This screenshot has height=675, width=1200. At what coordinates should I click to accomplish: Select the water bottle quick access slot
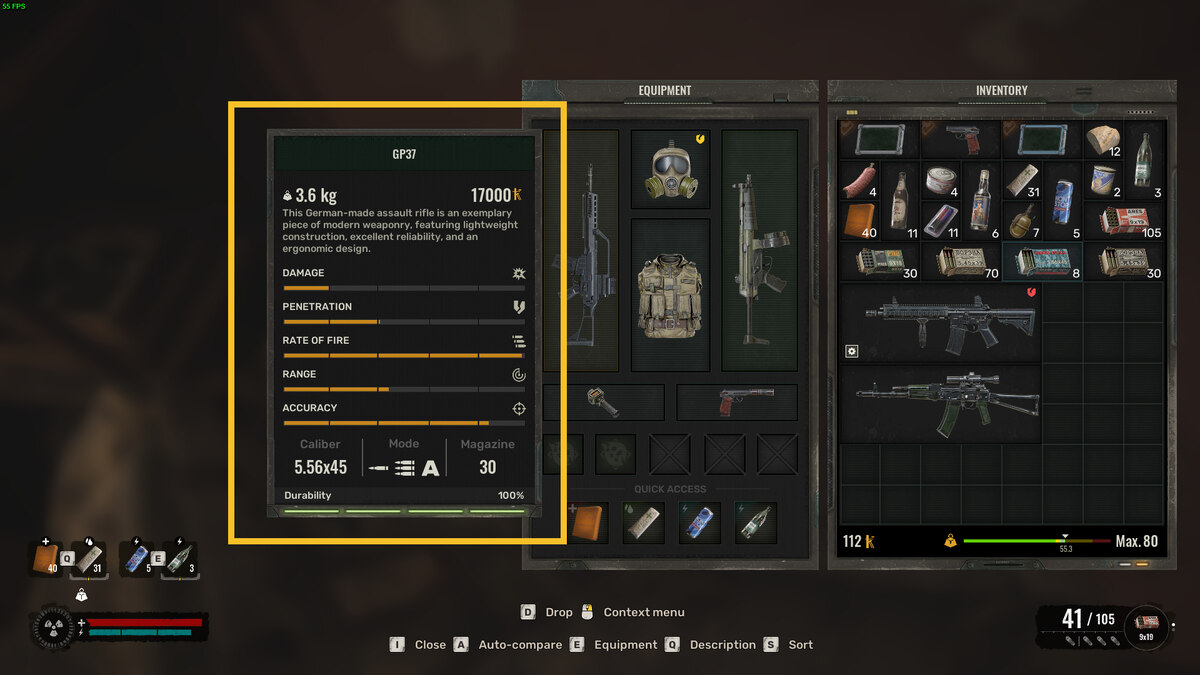(755, 522)
